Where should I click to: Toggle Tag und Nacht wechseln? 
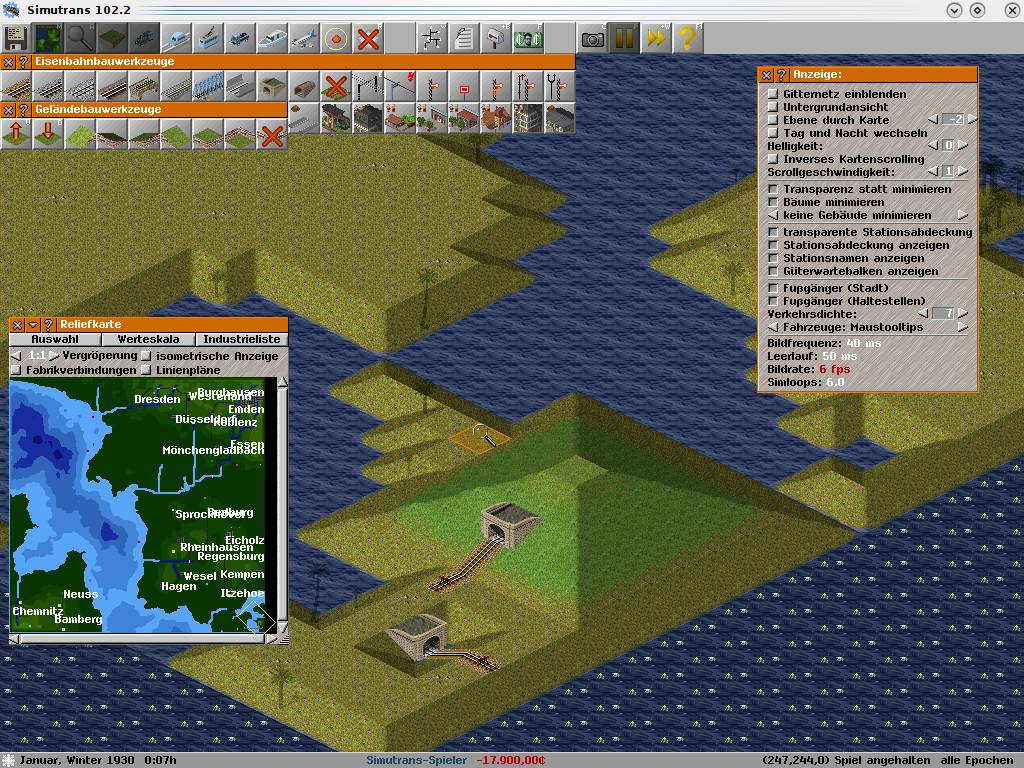click(x=773, y=133)
